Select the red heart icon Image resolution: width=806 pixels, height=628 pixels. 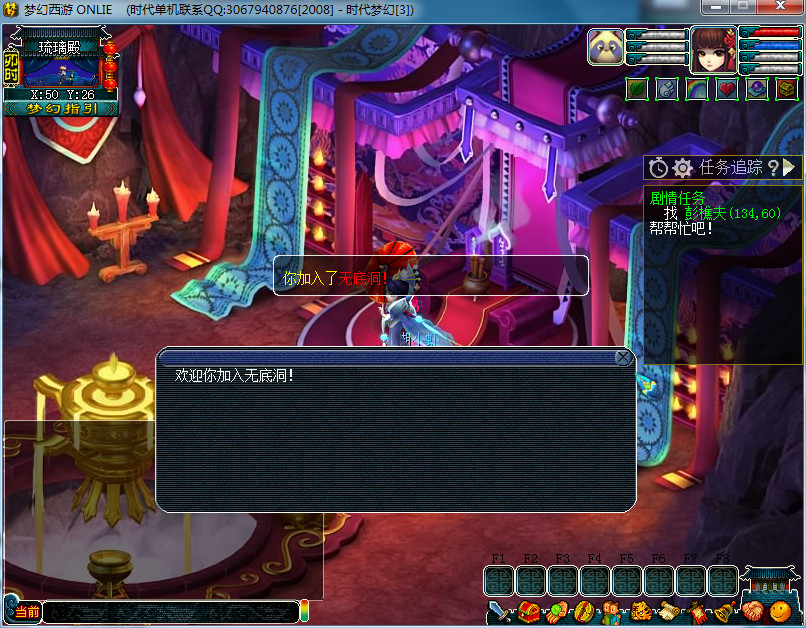tap(727, 89)
